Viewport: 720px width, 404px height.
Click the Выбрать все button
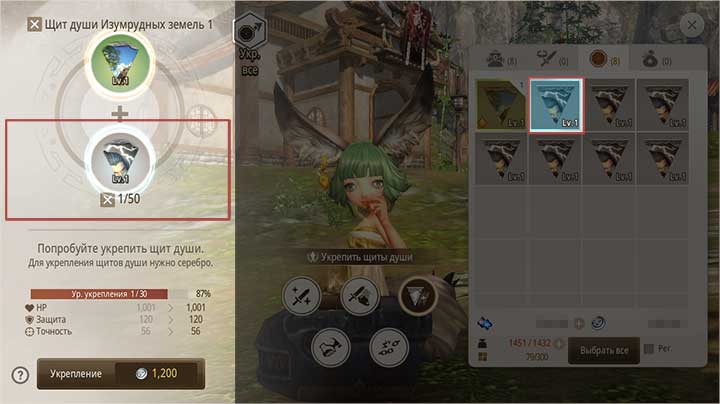pyautogui.click(x=604, y=350)
